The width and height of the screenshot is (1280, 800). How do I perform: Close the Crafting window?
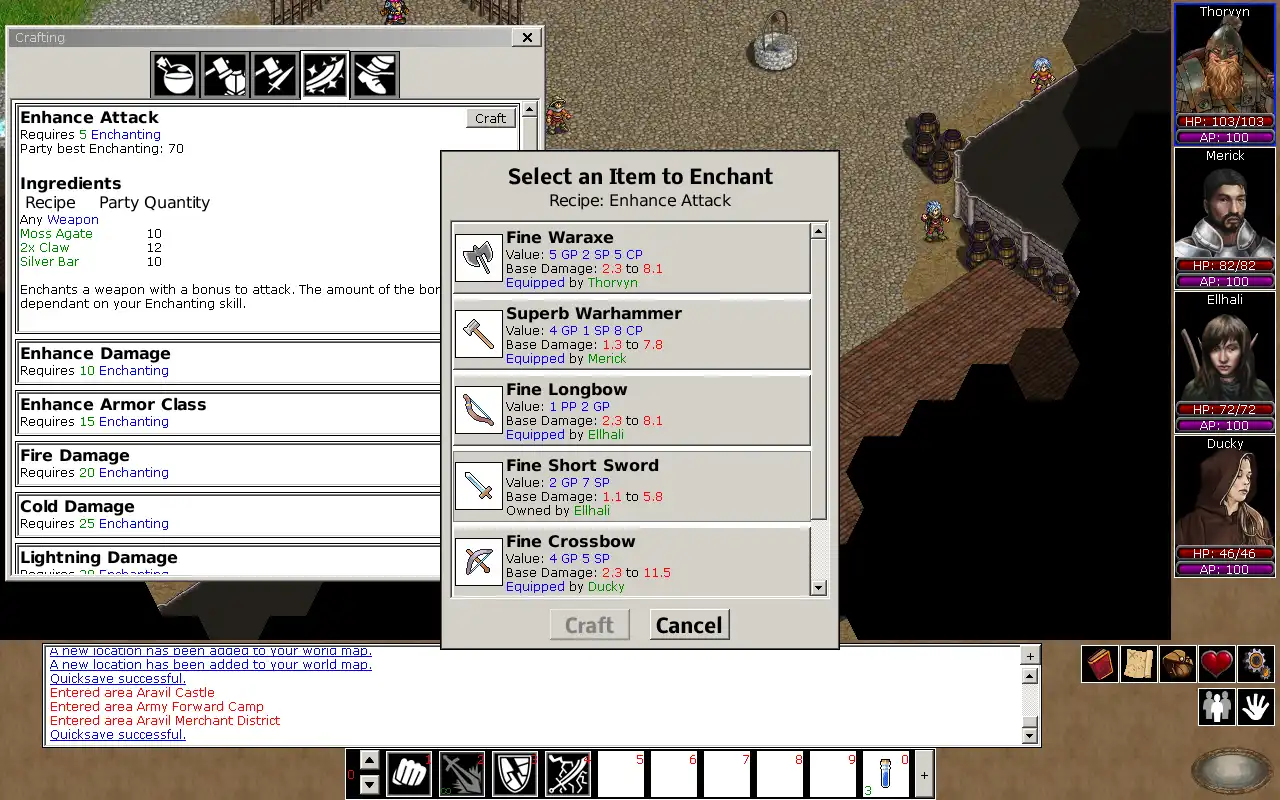tap(527, 38)
